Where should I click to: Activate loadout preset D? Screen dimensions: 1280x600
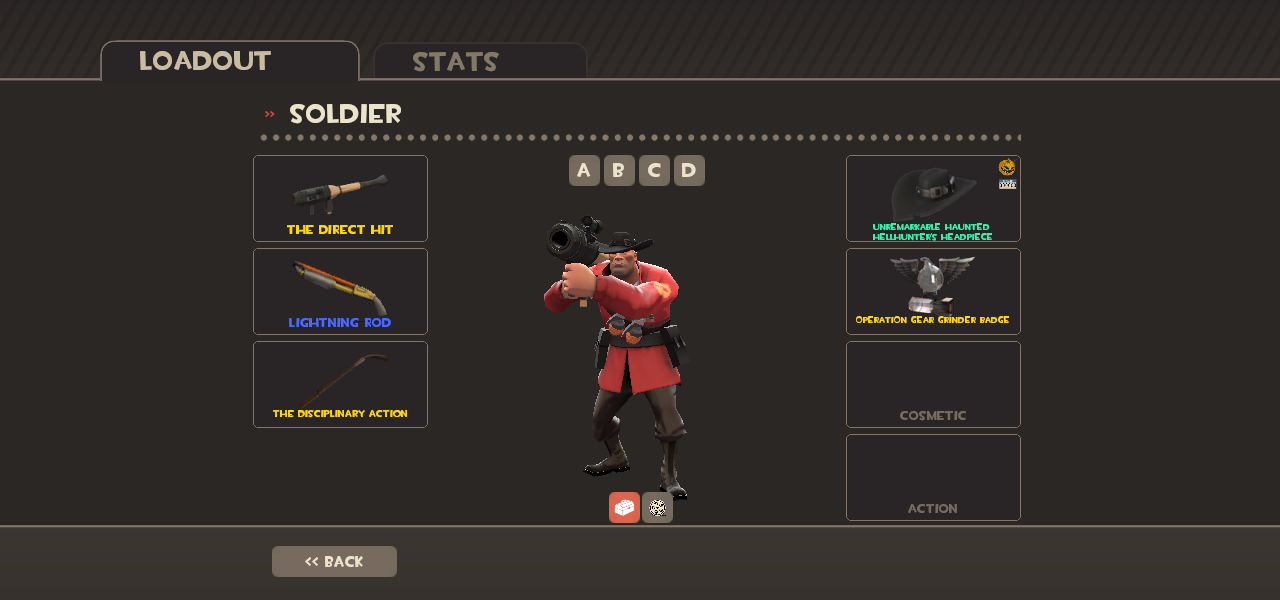[x=689, y=170]
